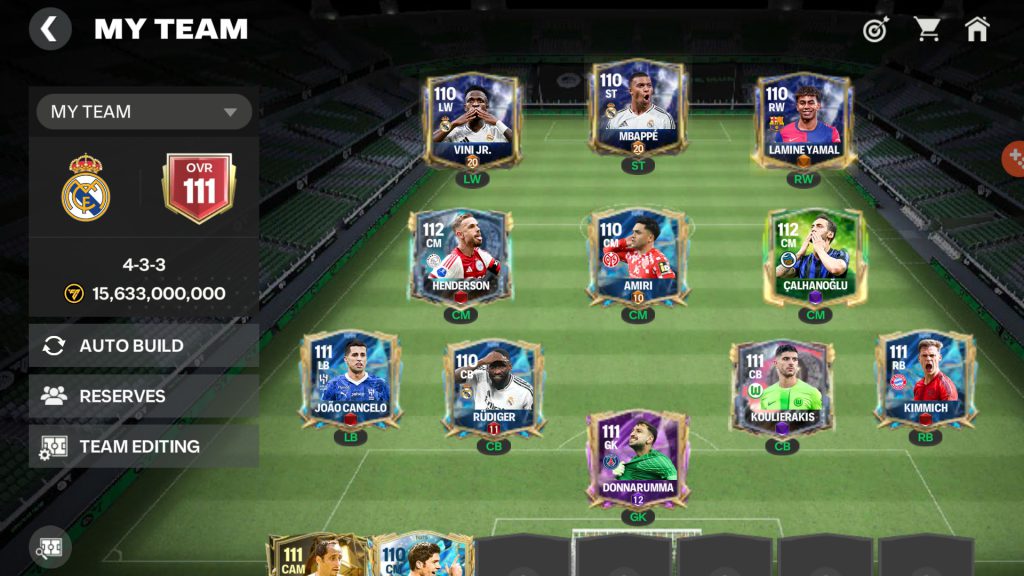Open the shopping cart store
The height and width of the screenshot is (576, 1024).
tap(927, 29)
